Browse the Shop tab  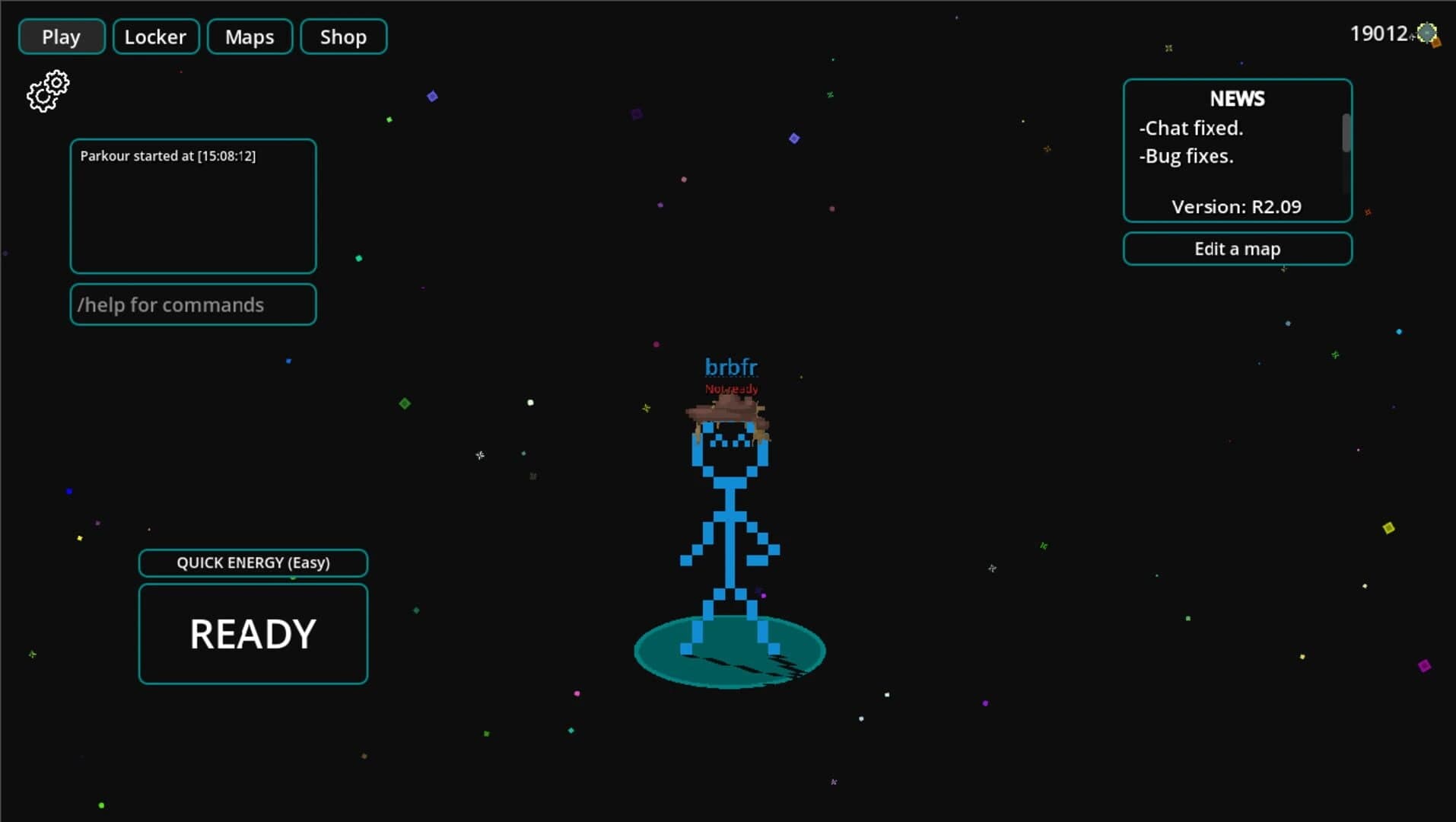(x=343, y=36)
